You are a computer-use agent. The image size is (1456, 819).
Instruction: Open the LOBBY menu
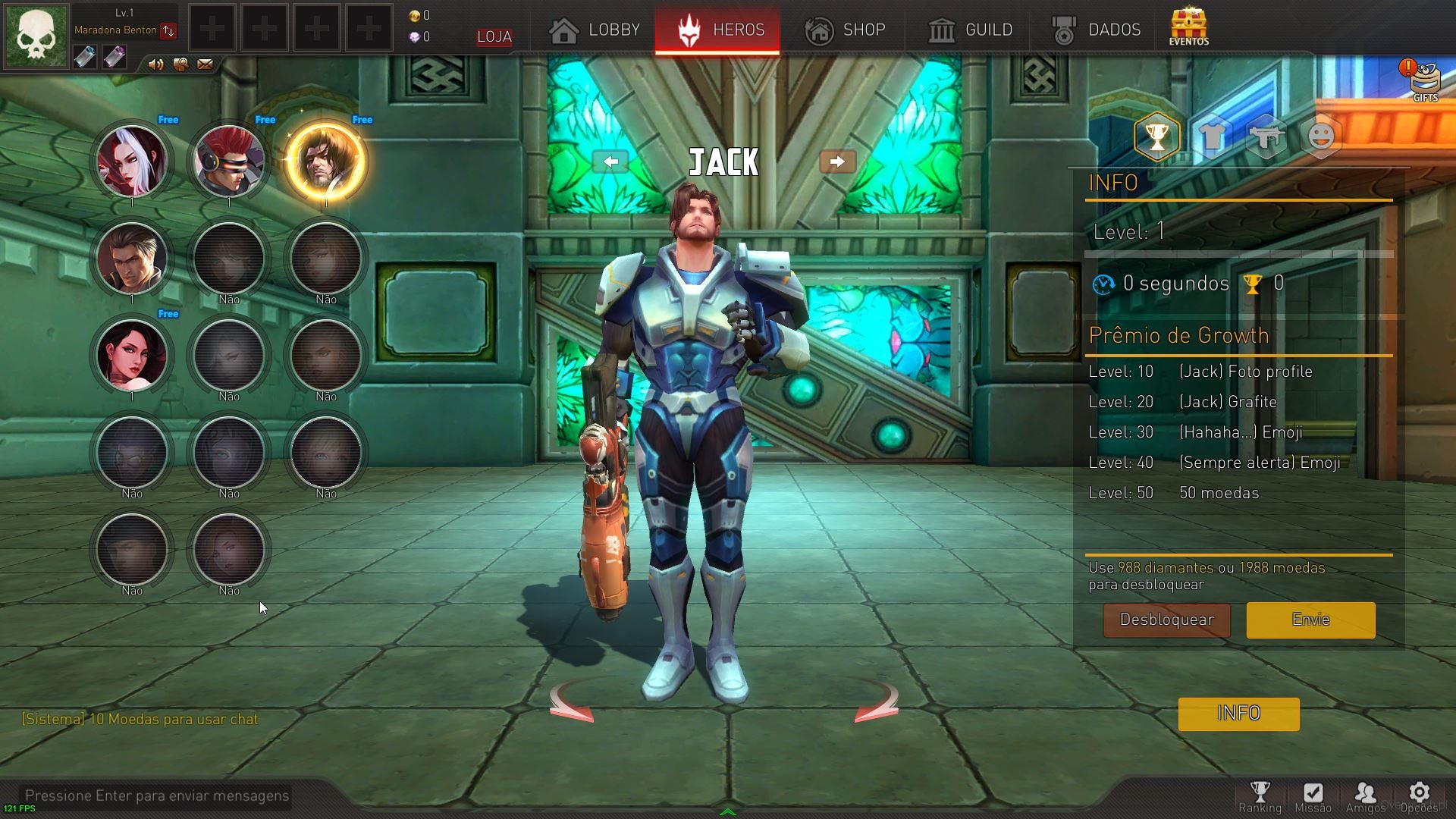595,30
